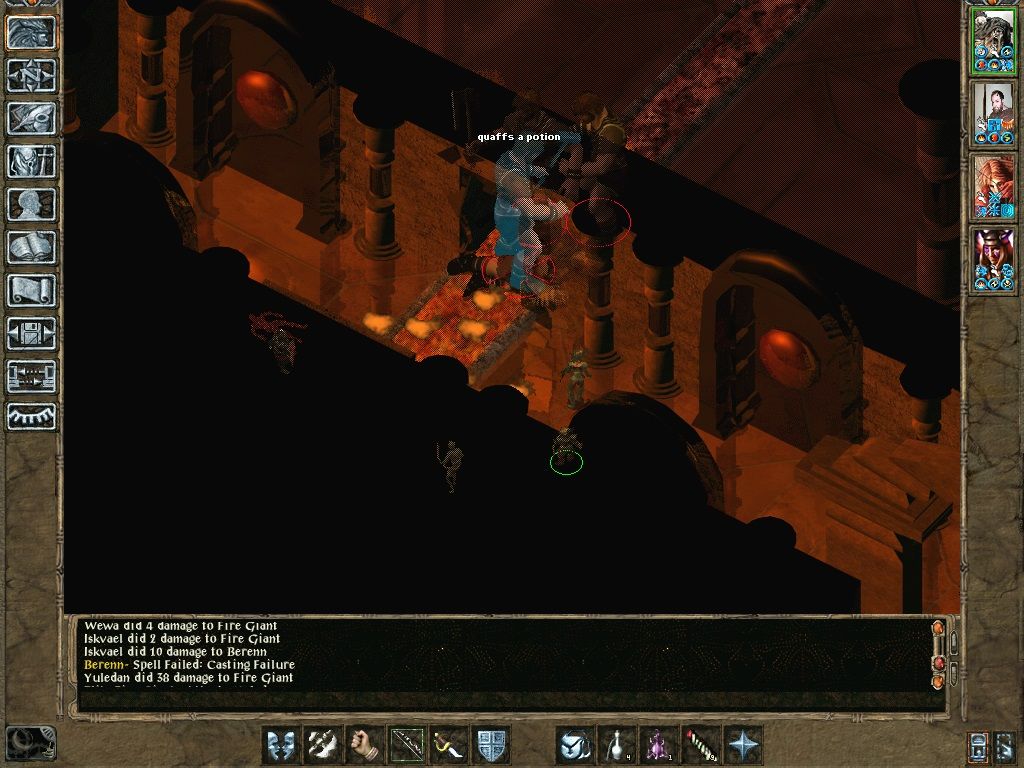Click the return-to-game face button in the sidebar
This screenshot has width=1024, height=768.
point(32,32)
